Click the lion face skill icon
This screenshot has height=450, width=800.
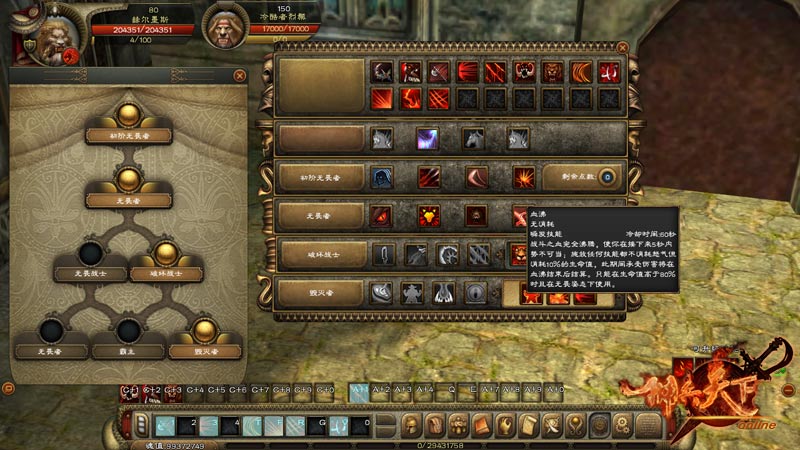point(551,72)
